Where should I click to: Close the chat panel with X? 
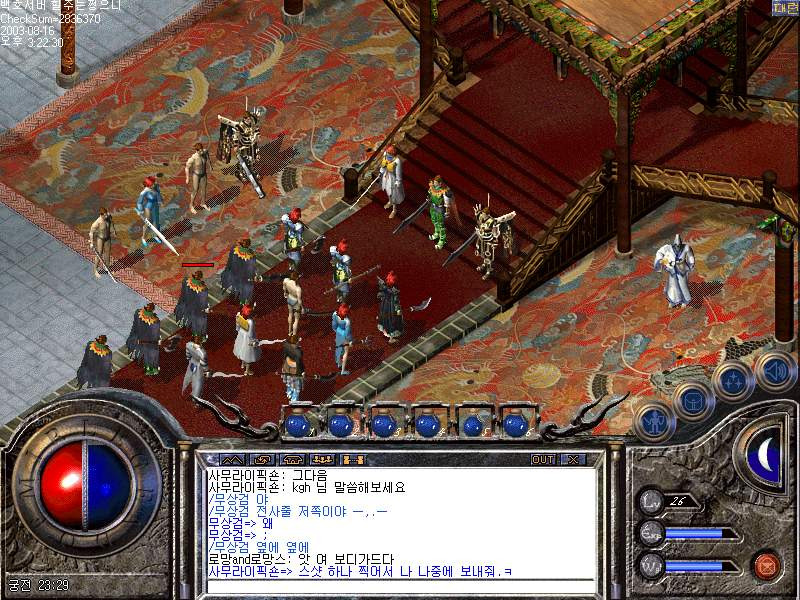[x=573, y=459]
